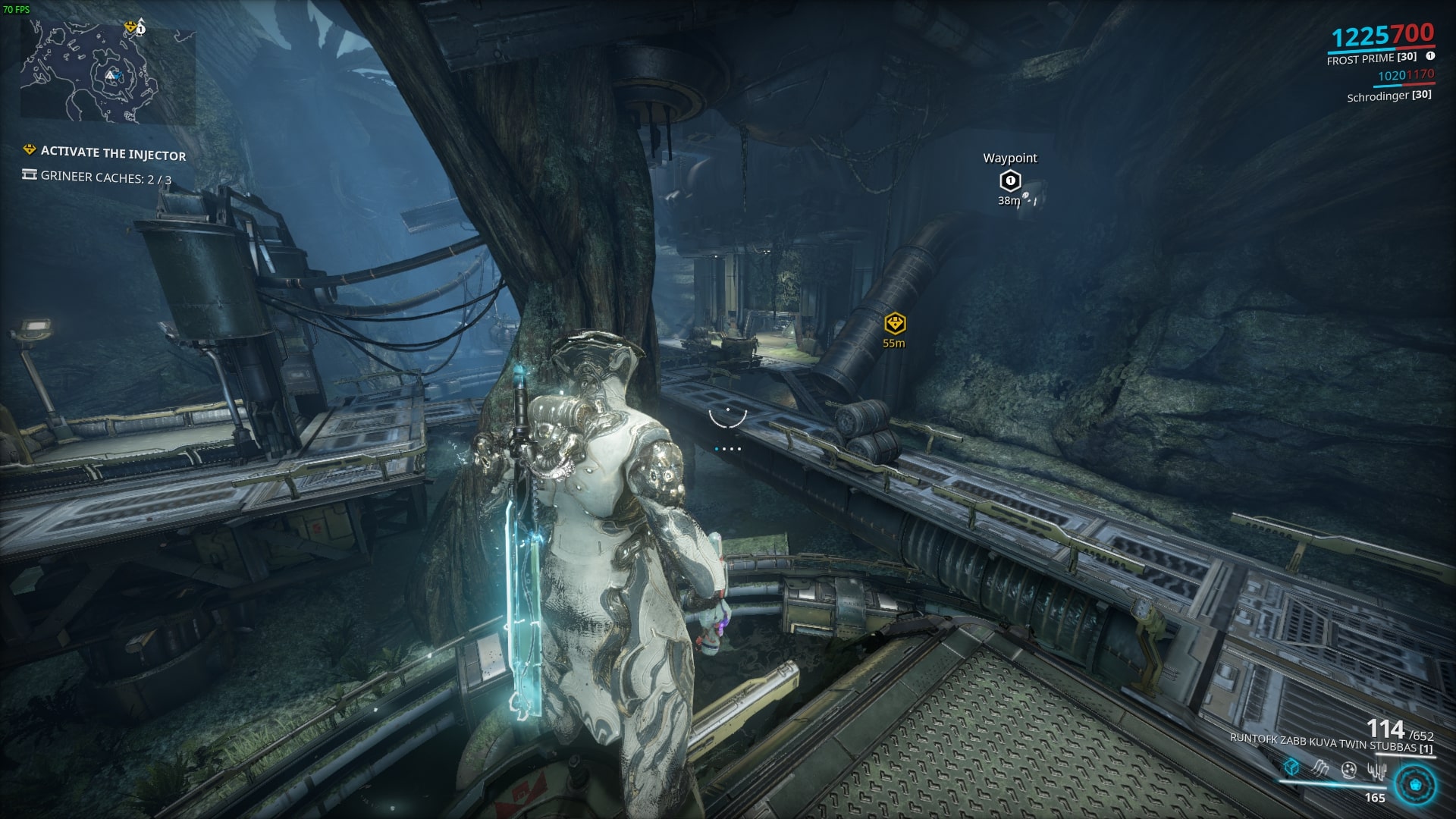Click the yellow objective marker at 55m
This screenshot has height=819, width=1456.
click(x=895, y=324)
